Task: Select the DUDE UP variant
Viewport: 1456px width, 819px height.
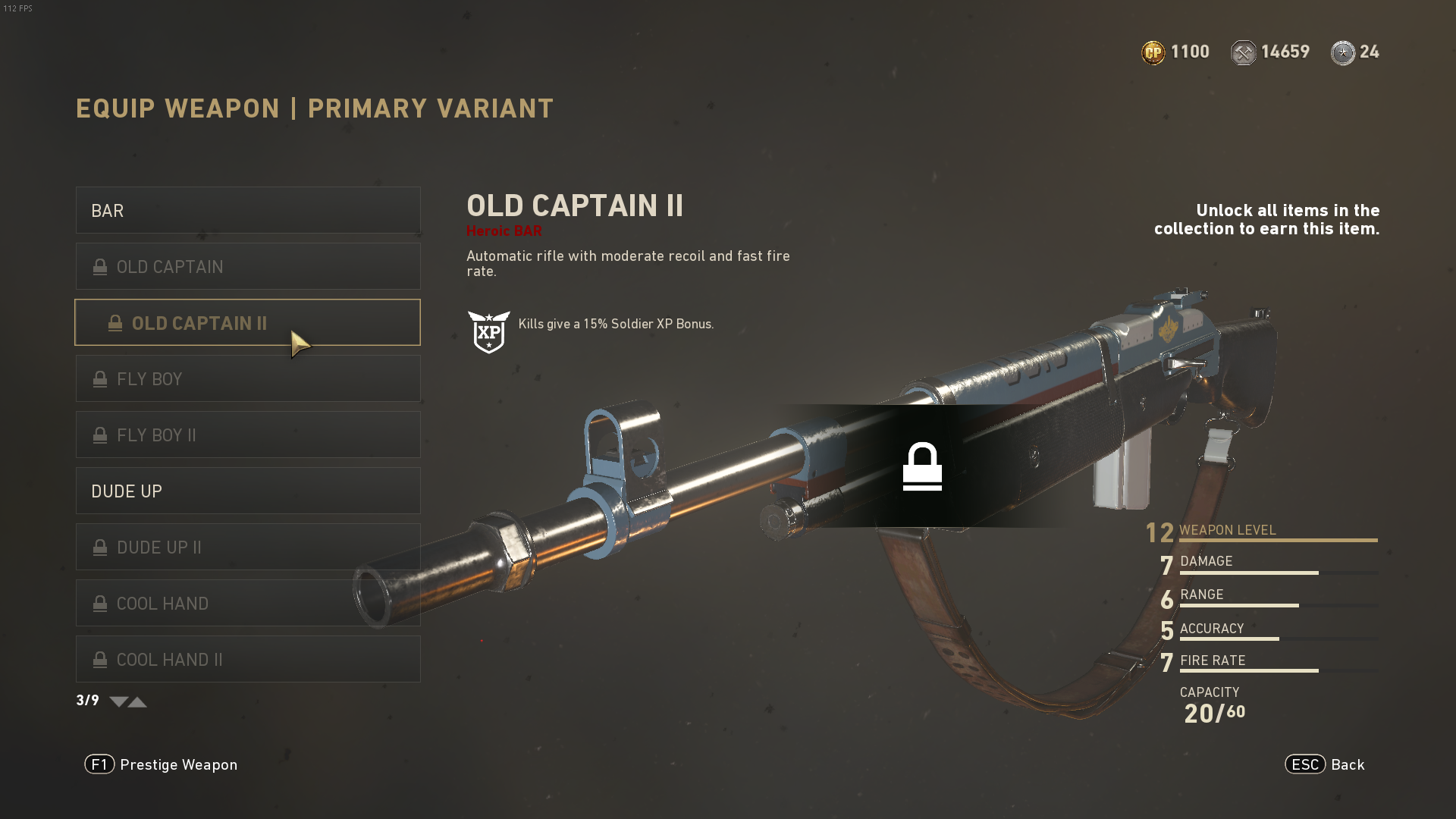Action: [x=248, y=491]
